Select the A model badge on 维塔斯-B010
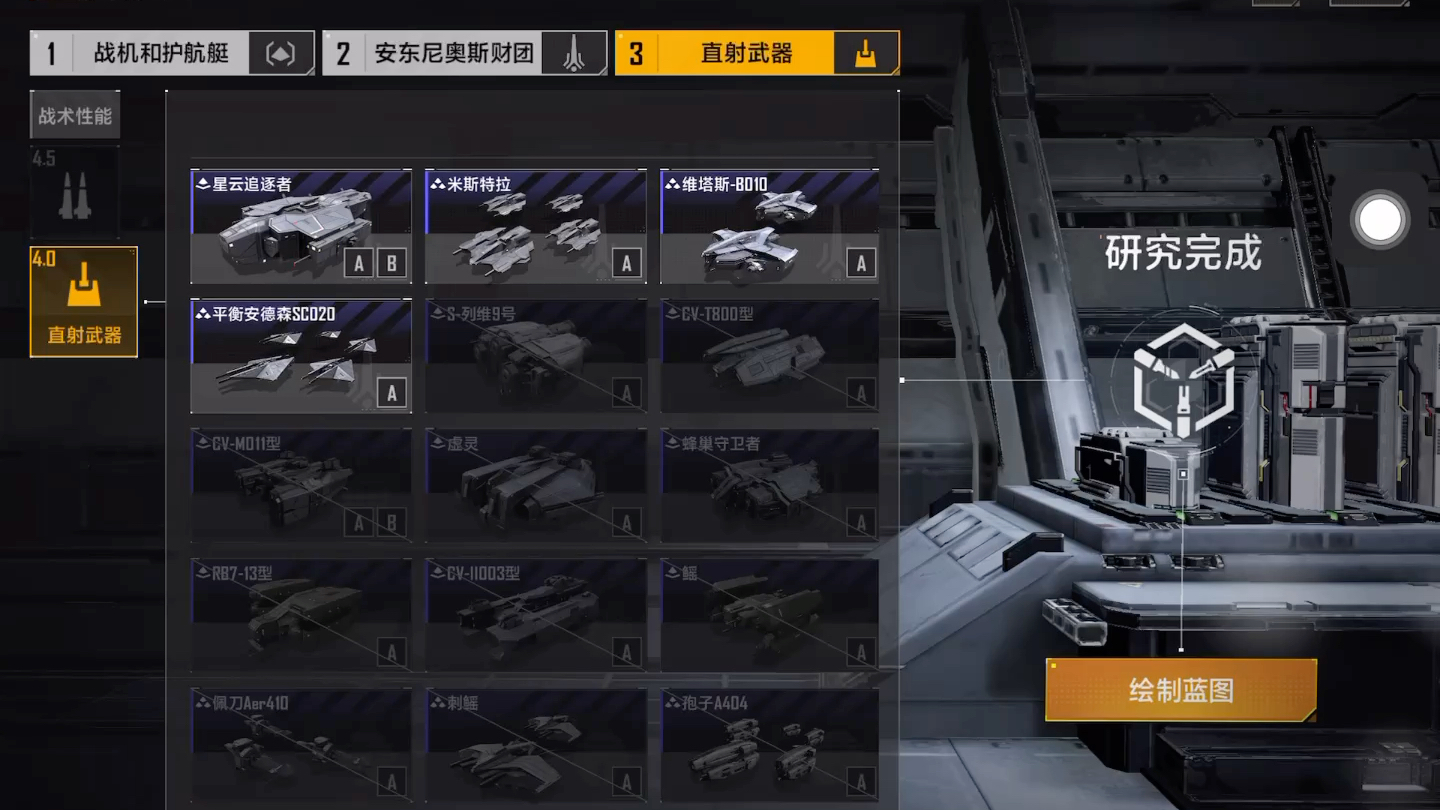This screenshot has height=810, width=1440. click(860, 263)
